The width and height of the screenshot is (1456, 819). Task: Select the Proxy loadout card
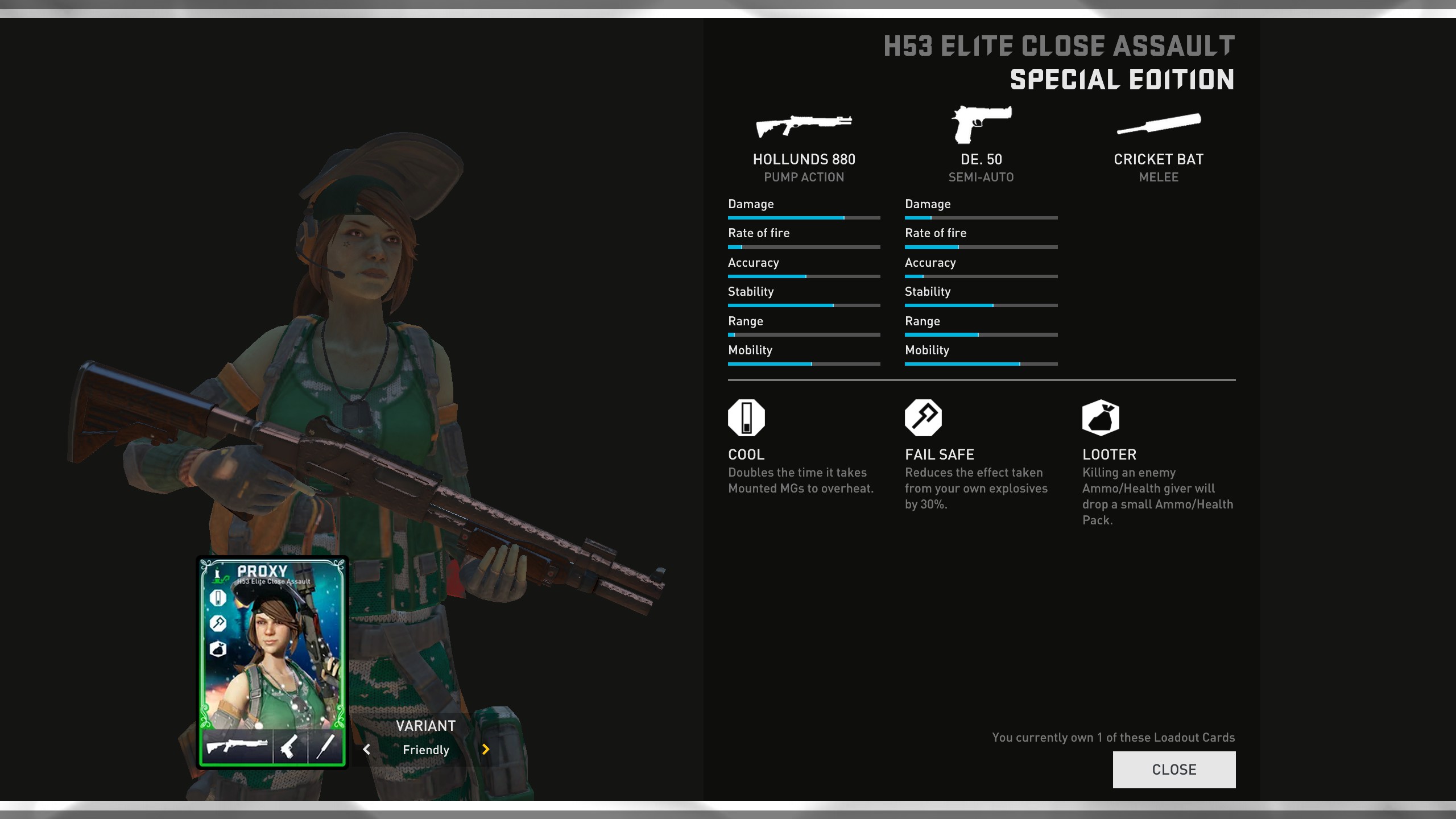tap(272, 662)
